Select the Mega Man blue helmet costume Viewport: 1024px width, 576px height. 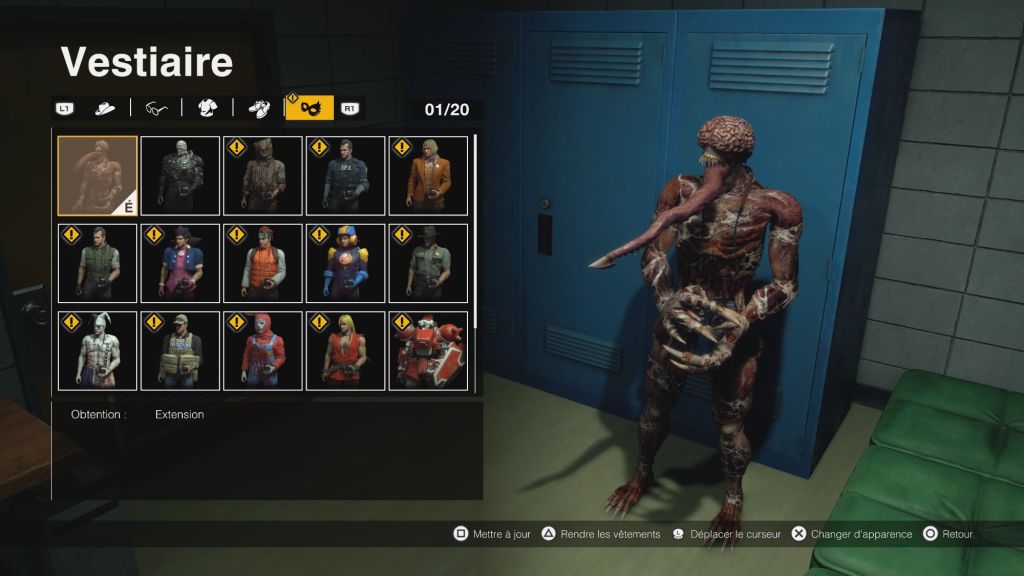click(x=345, y=263)
